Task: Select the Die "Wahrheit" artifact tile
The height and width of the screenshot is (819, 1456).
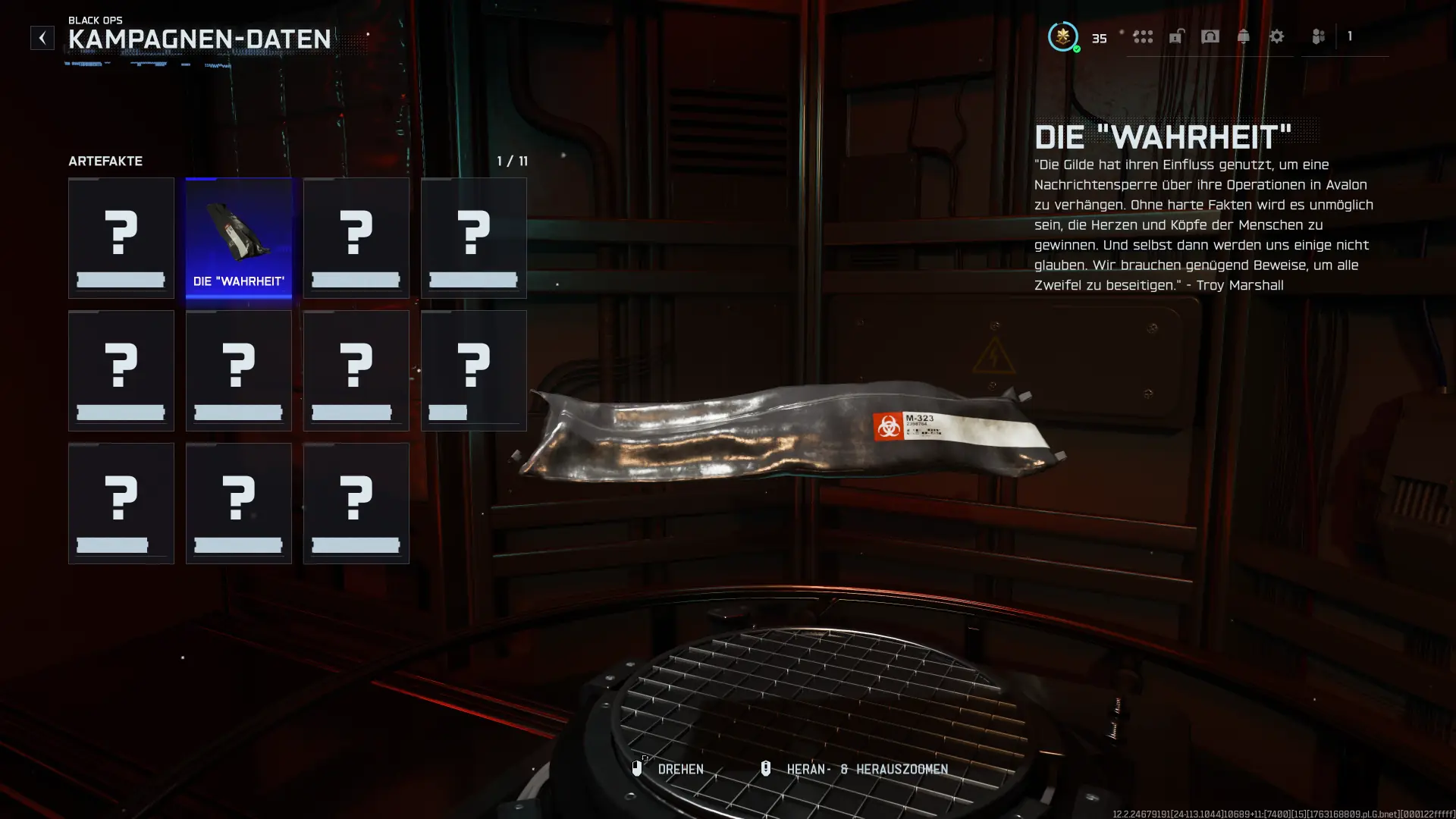Action: click(239, 238)
